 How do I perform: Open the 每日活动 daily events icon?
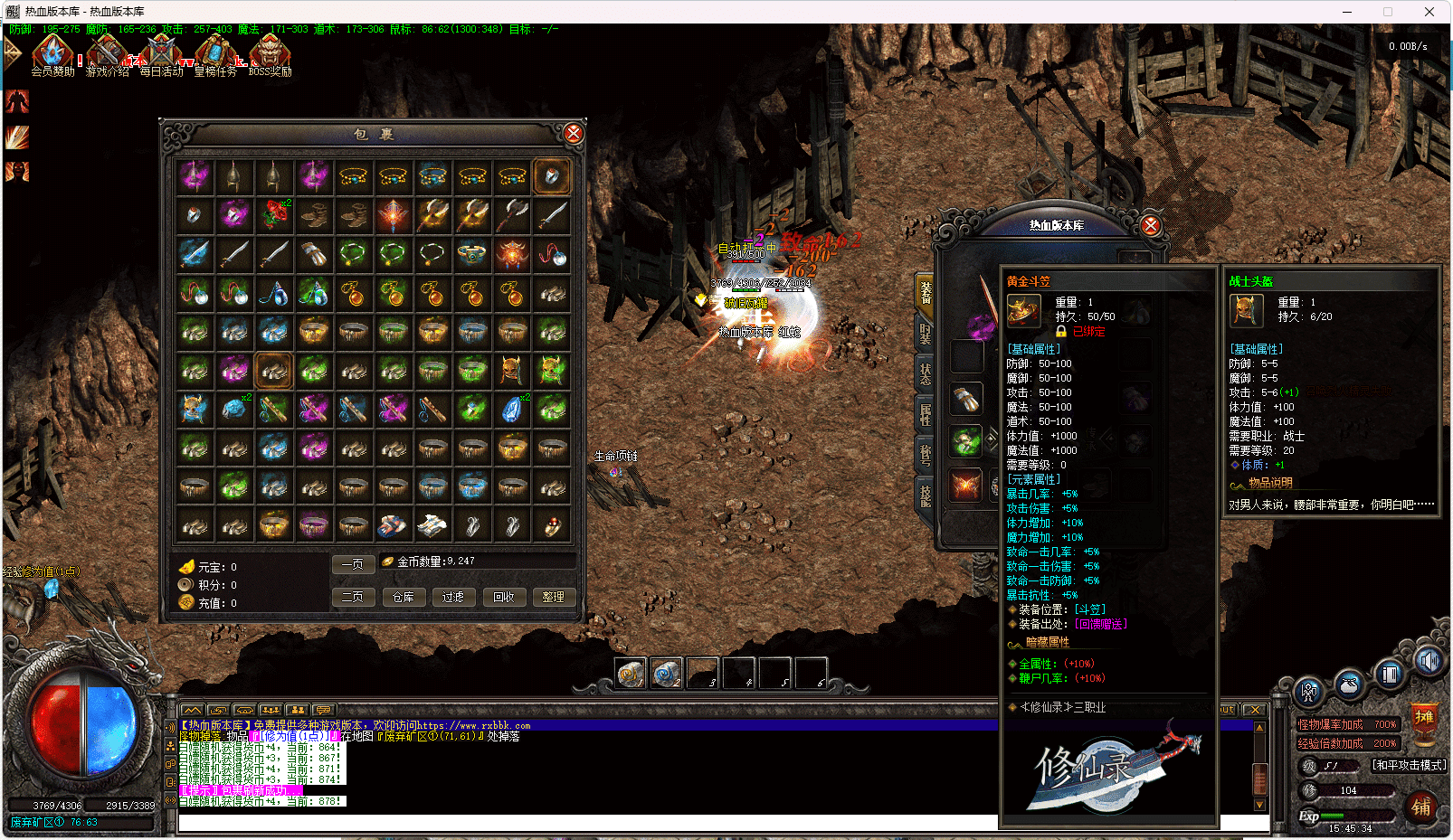[x=162, y=54]
